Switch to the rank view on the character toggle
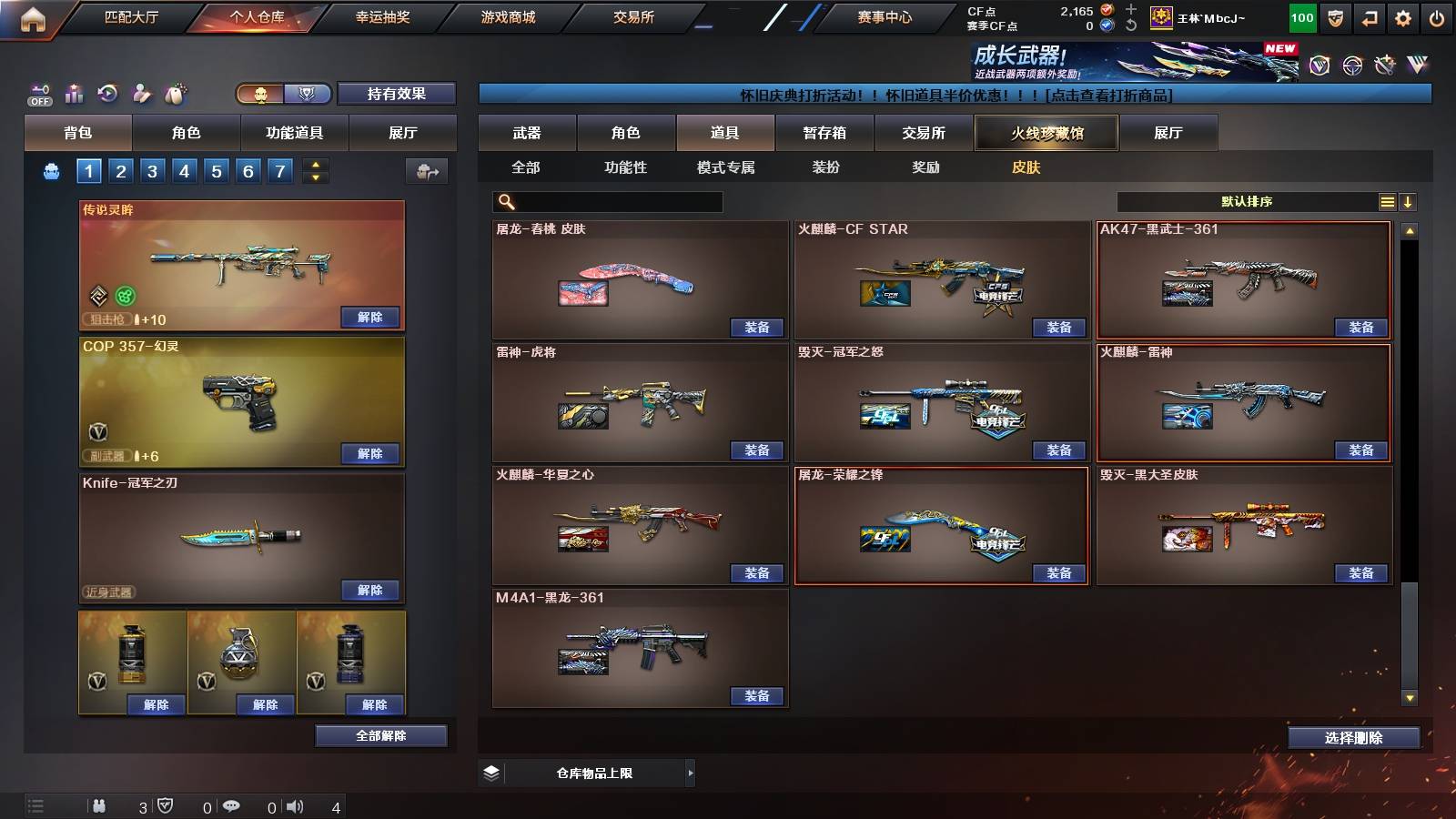The image size is (1456, 819). click(309, 94)
